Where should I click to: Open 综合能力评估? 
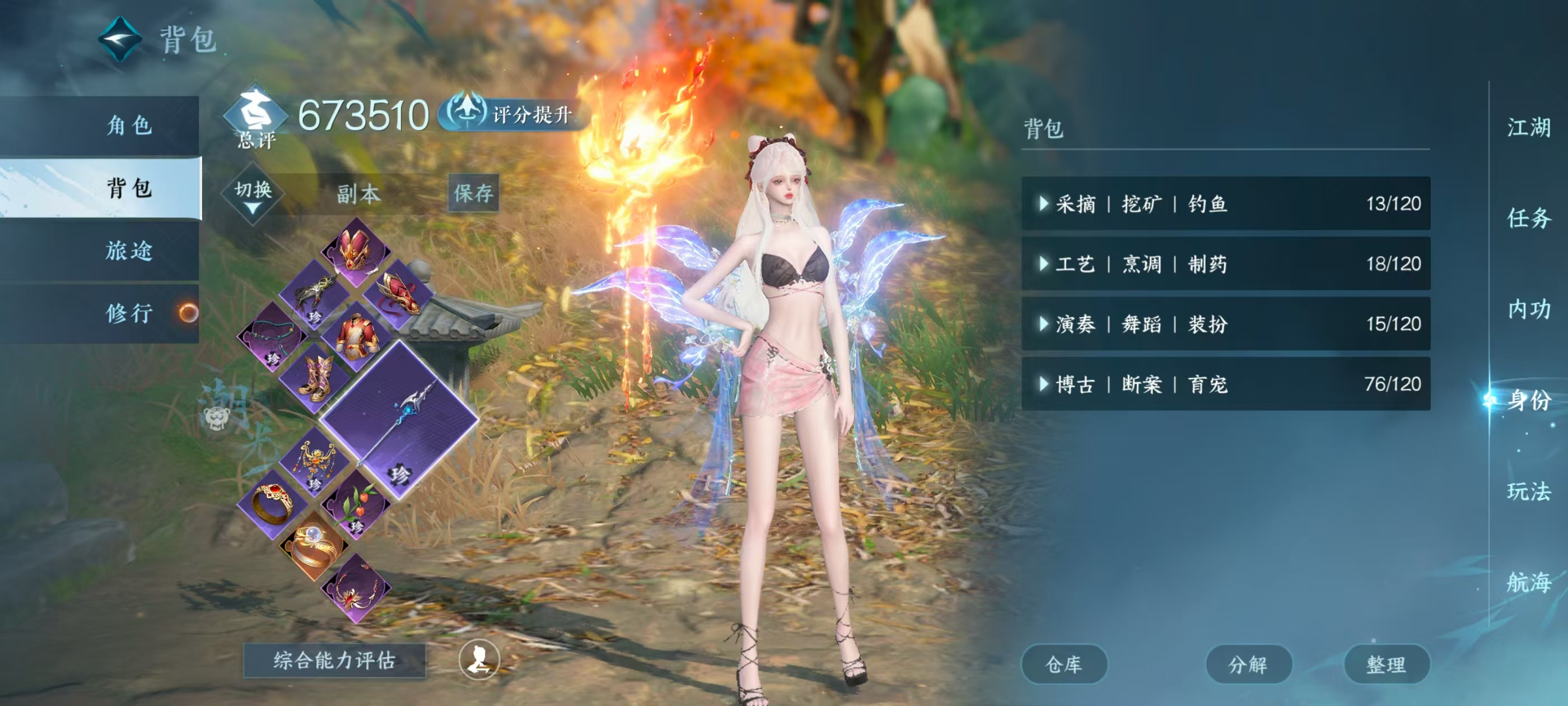[x=334, y=660]
